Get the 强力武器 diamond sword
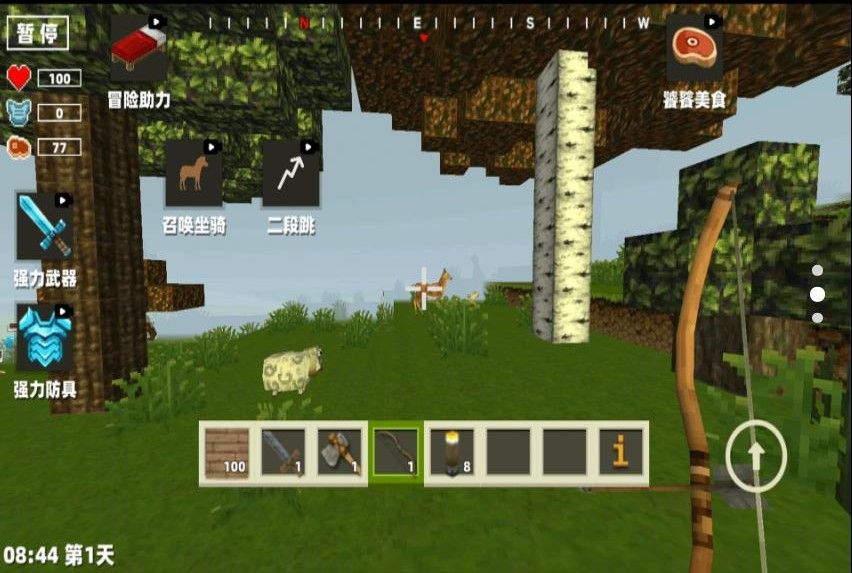The image size is (852, 573). point(45,227)
